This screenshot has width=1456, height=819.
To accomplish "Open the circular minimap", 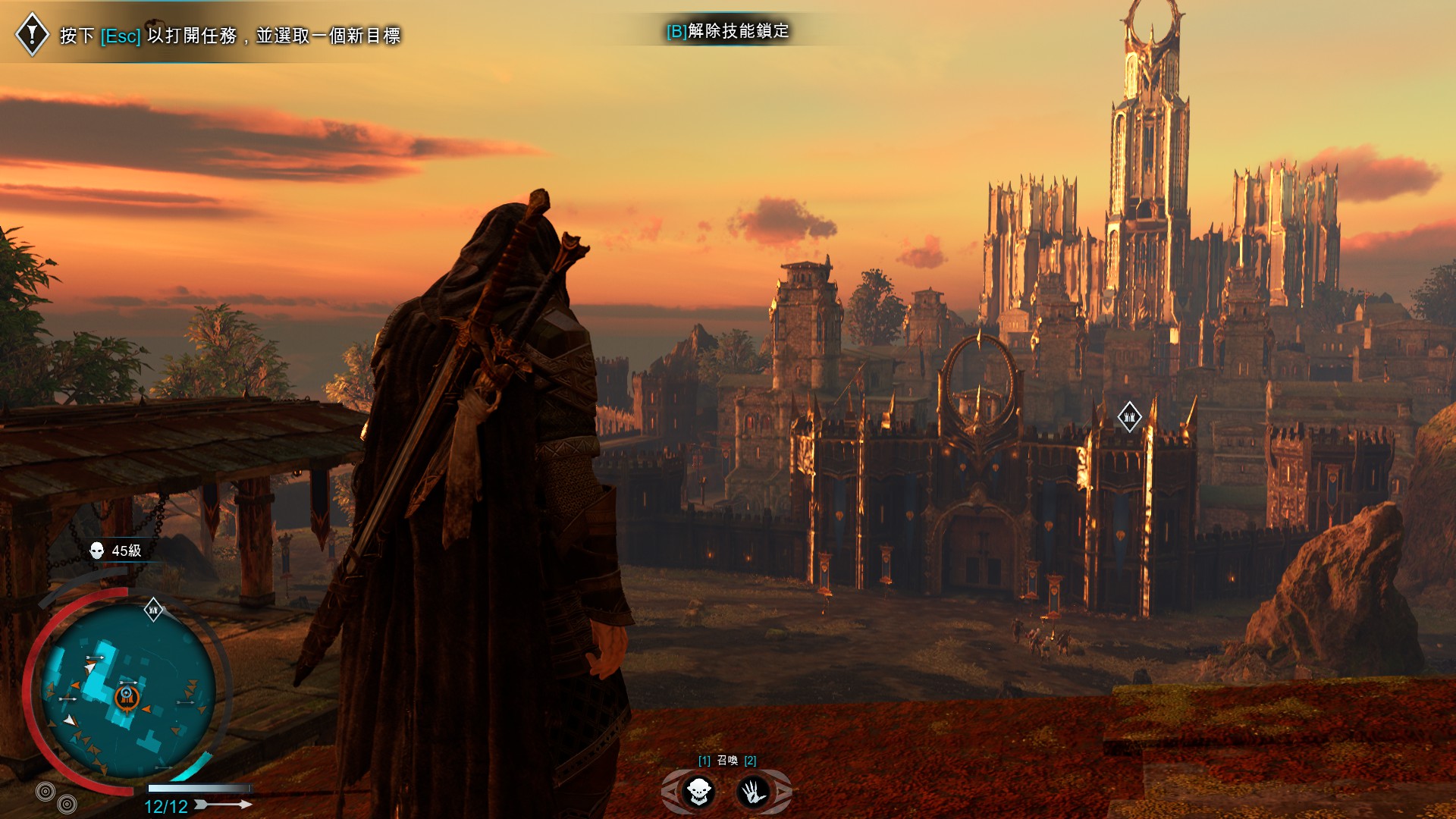I will click(x=128, y=690).
